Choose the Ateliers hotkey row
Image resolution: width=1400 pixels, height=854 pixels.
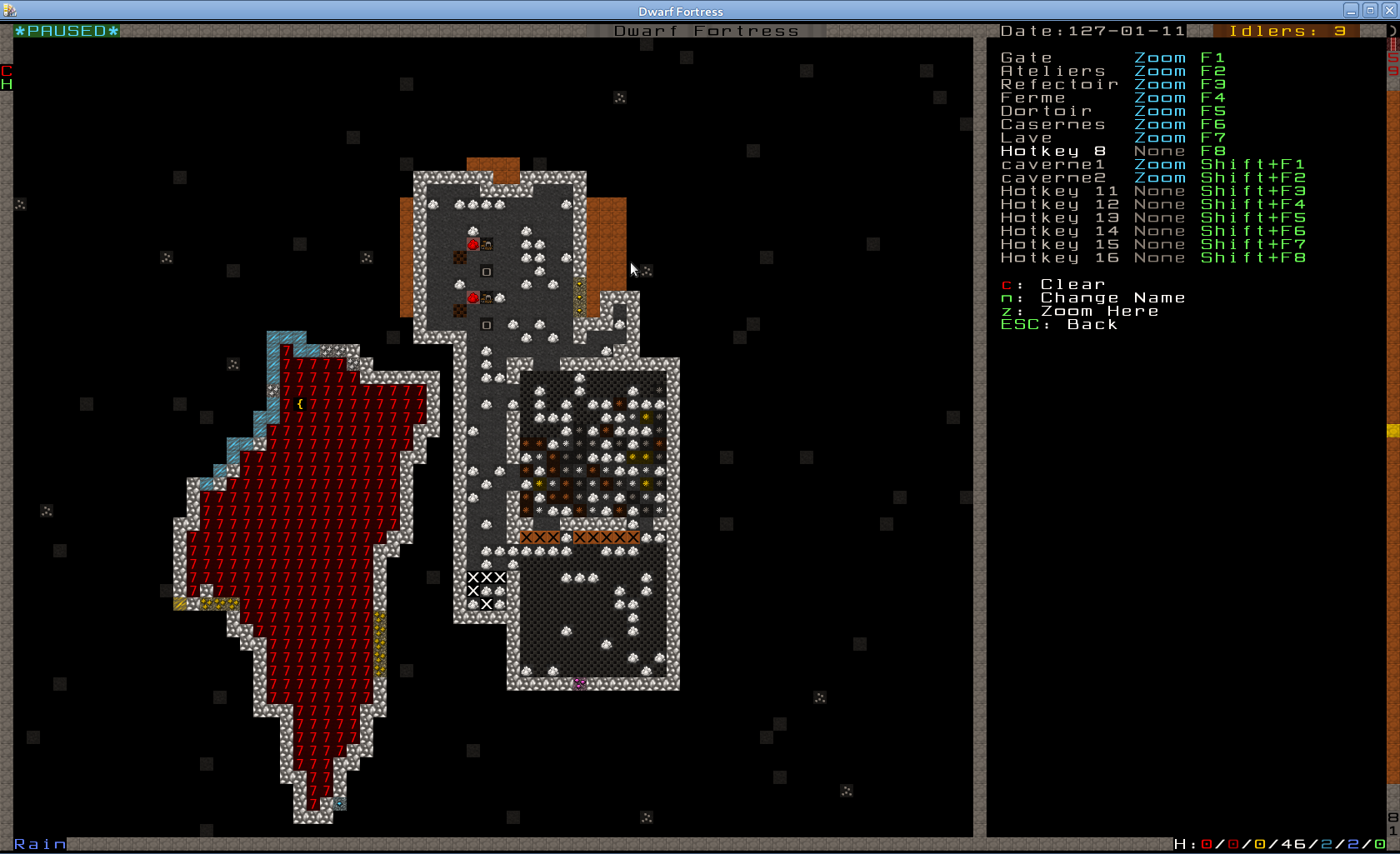[1053, 71]
